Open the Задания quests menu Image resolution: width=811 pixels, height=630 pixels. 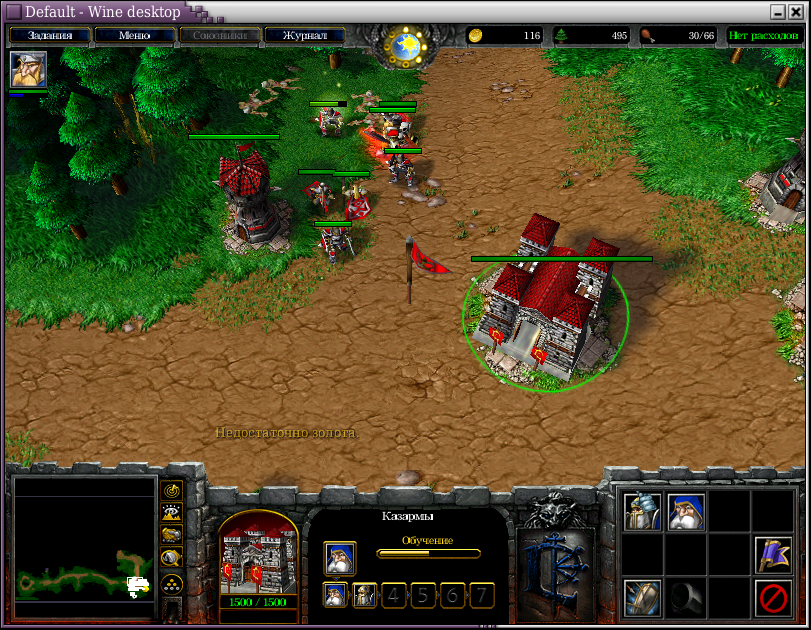click(x=50, y=36)
